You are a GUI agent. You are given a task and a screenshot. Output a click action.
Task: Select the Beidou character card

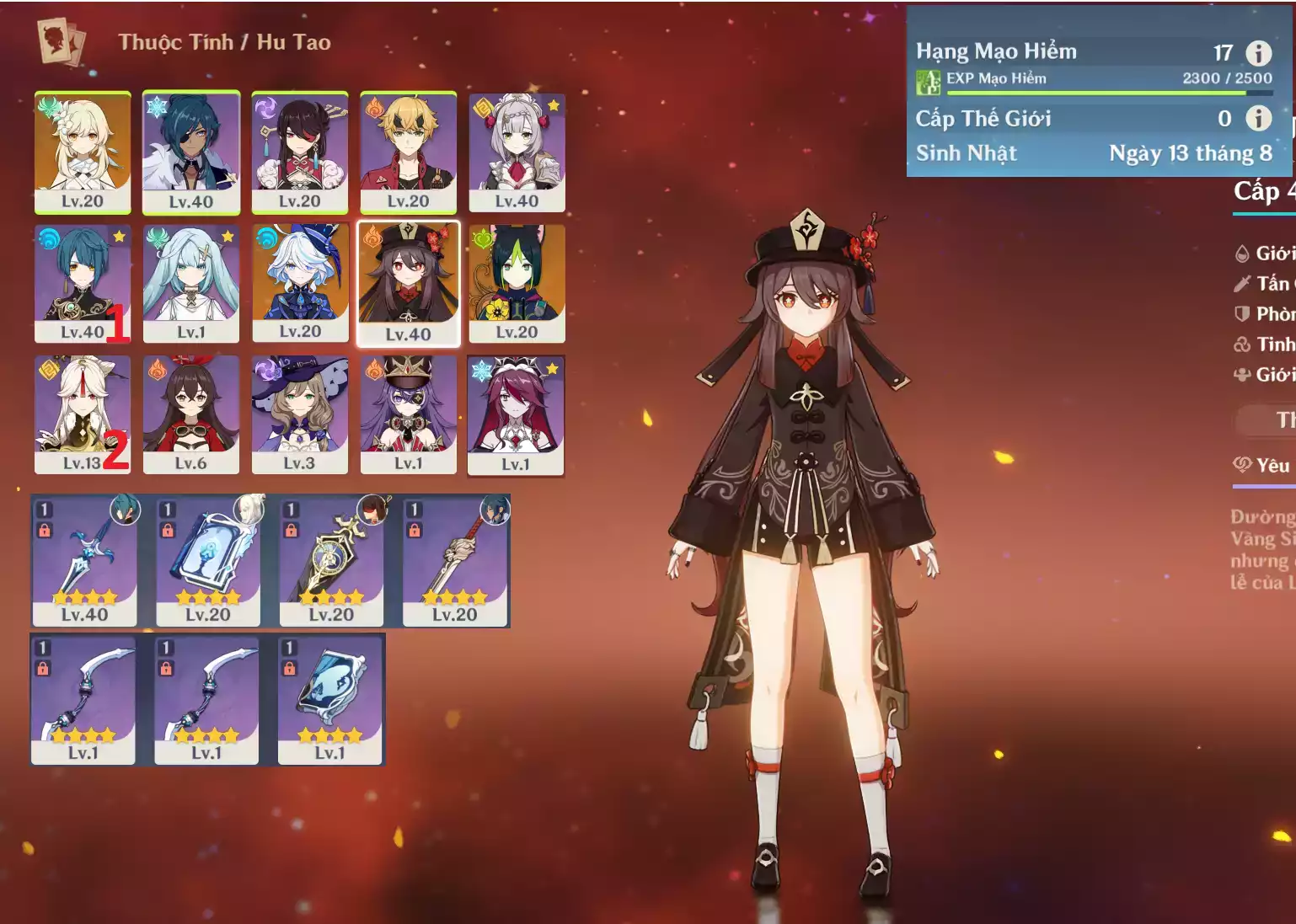(x=300, y=152)
